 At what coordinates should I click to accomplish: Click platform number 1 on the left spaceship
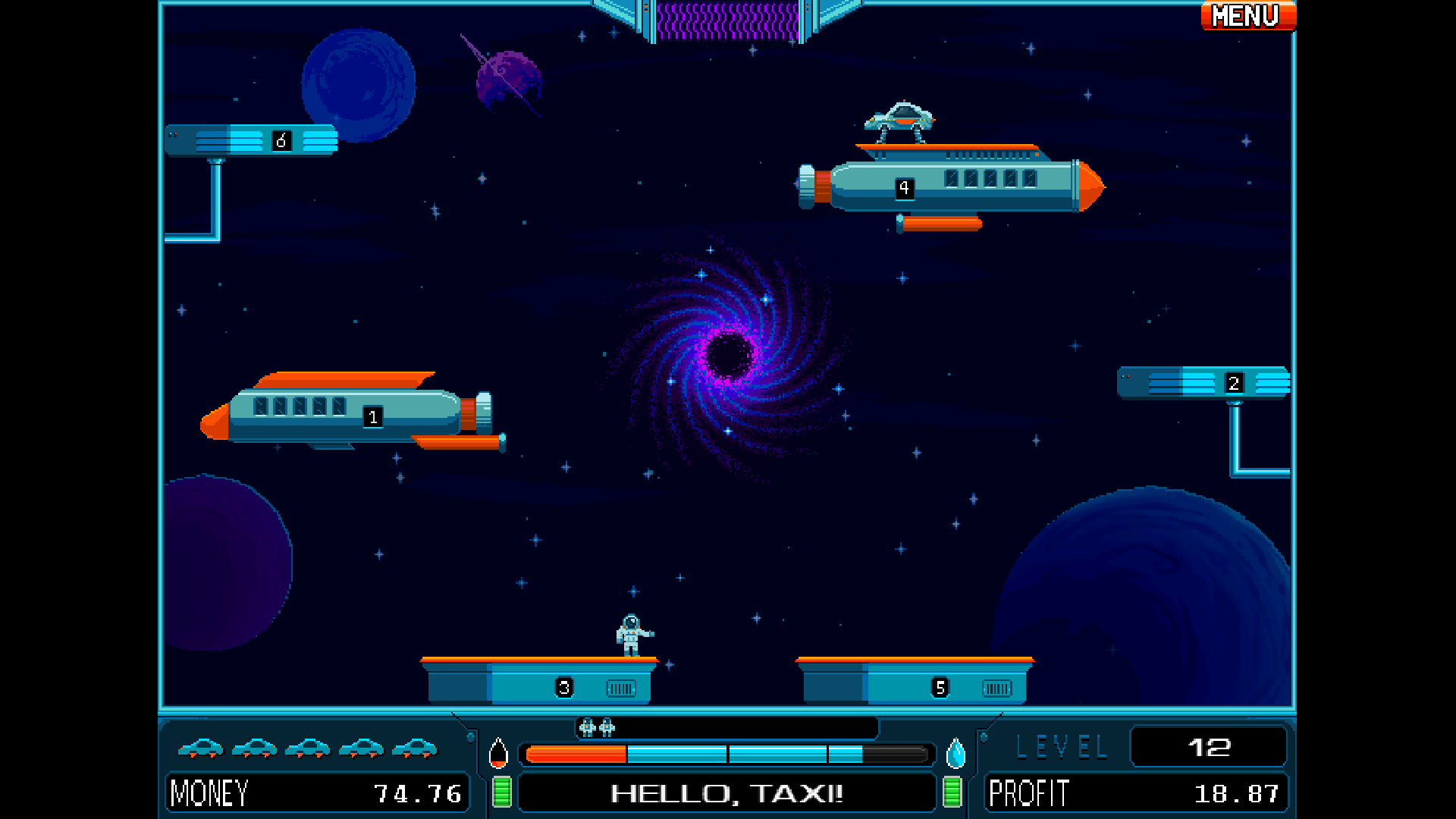tap(372, 416)
